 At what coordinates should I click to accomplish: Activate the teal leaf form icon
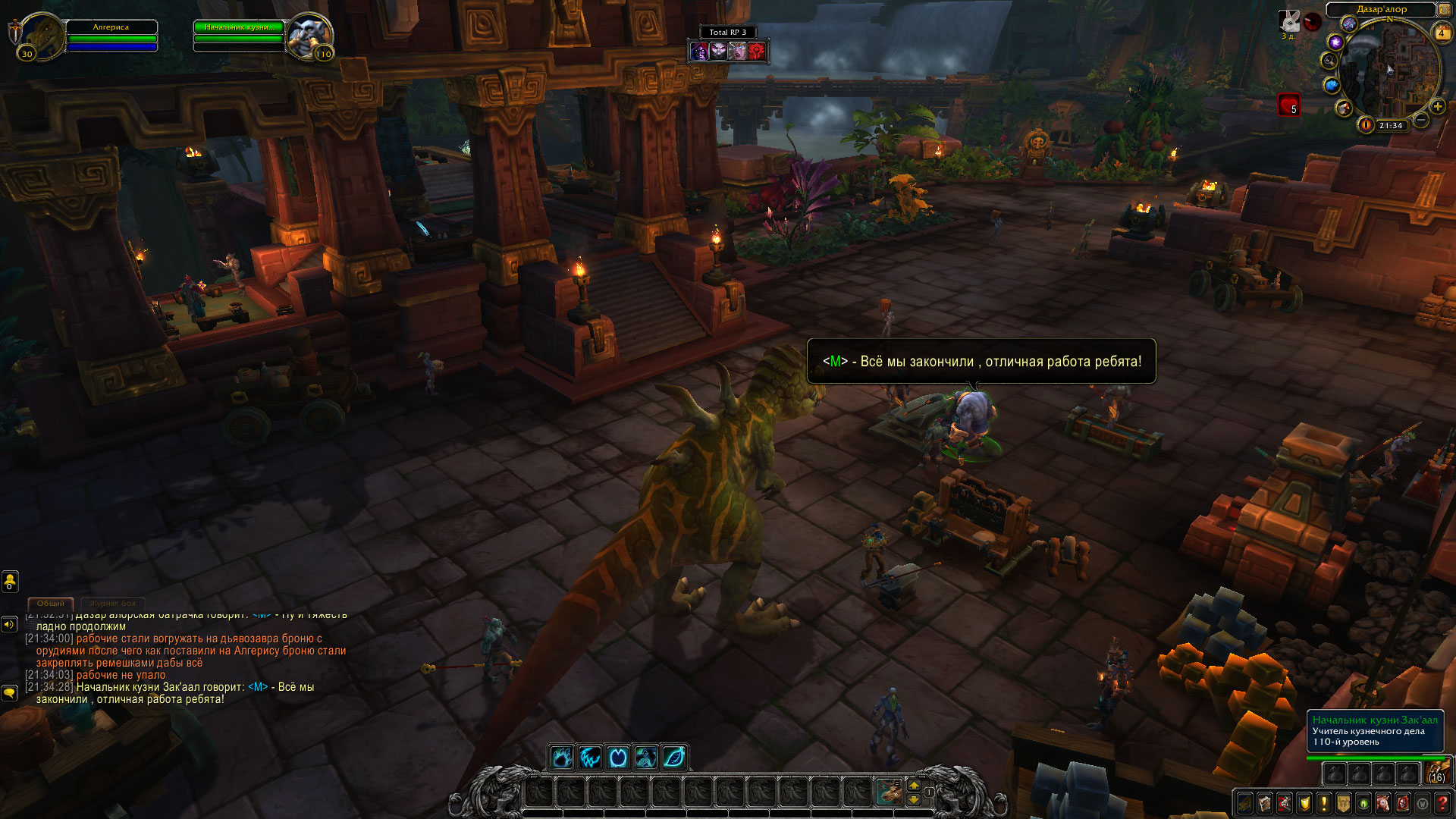point(673,757)
